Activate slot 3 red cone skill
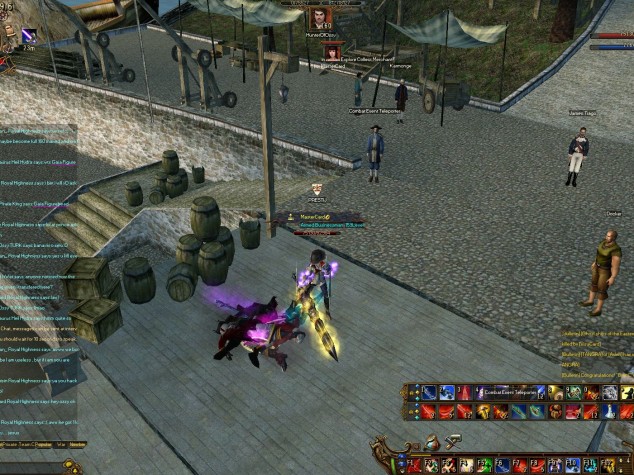 click(x=465, y=393)
